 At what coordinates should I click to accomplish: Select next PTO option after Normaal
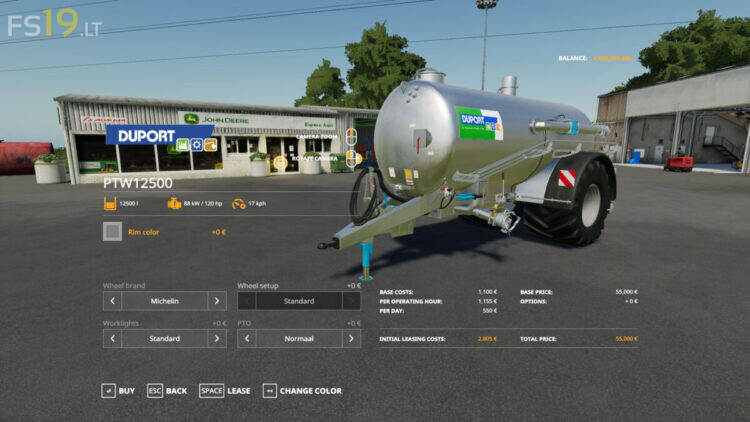click(x=351, y=338)
